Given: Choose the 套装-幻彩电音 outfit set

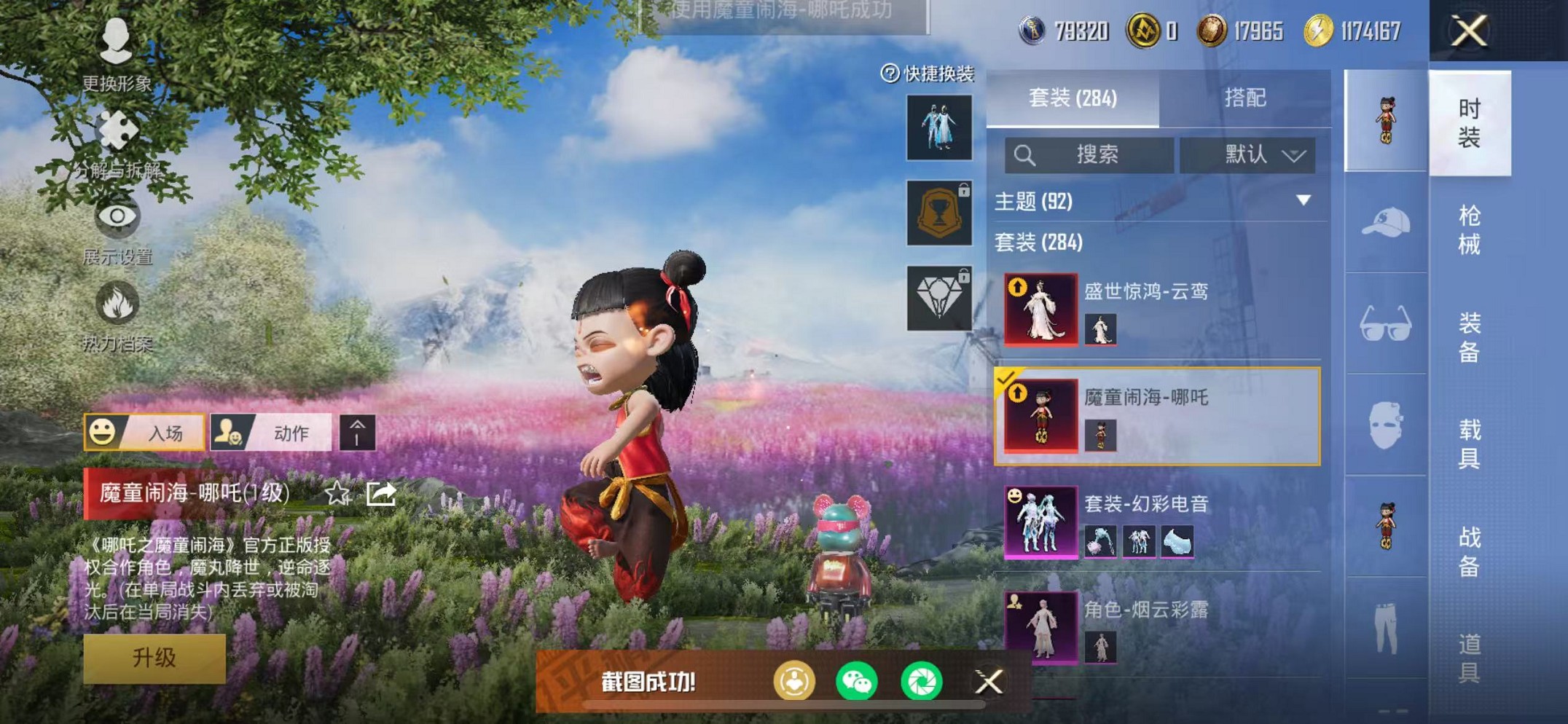Looking at the screenshot, I should [1157, 522].
